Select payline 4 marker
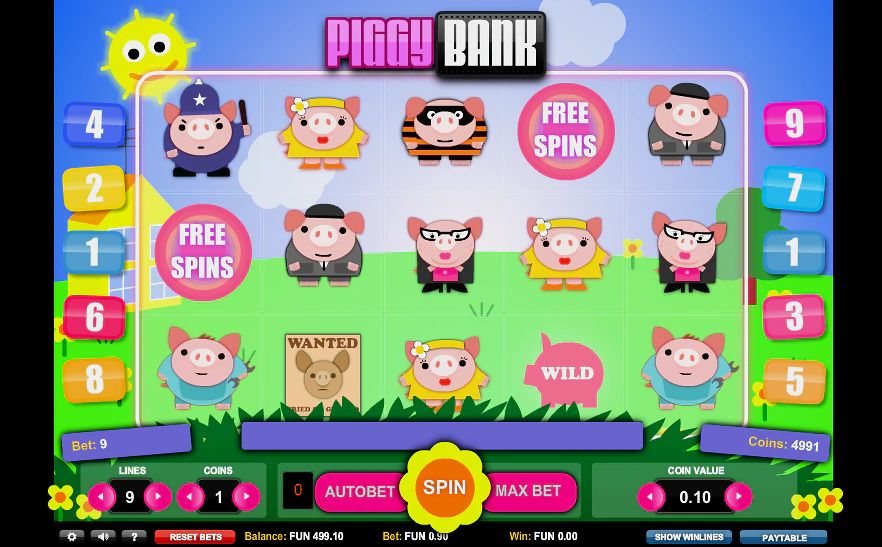The width and height of the screenshot is (882, 547). (x=94, y=124)
